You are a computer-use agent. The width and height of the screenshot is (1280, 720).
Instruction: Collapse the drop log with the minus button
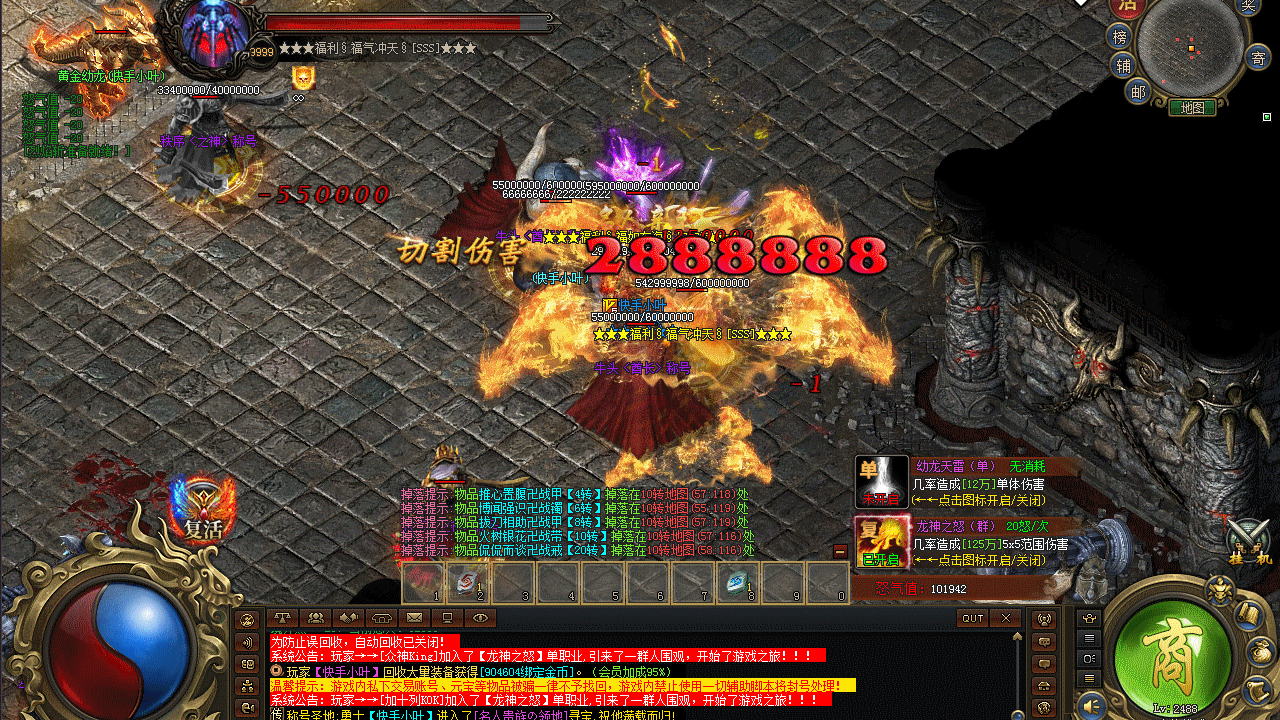coord(840,551)
